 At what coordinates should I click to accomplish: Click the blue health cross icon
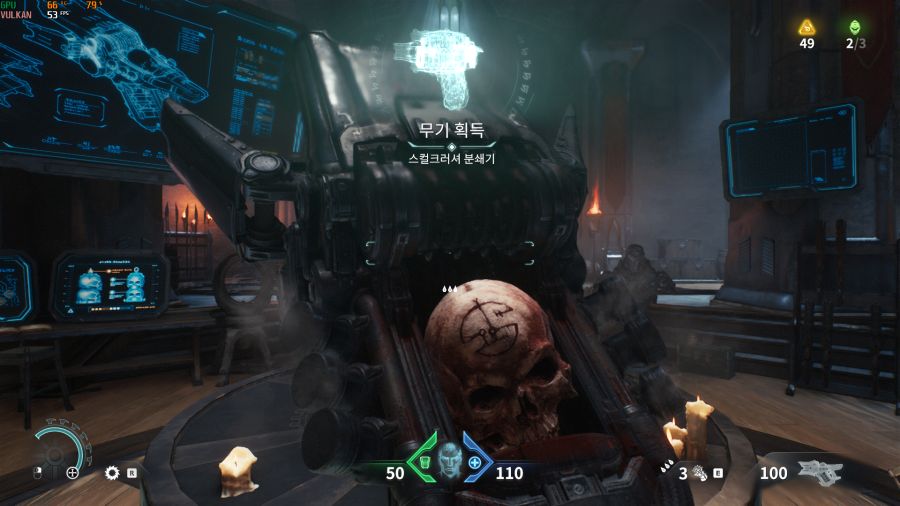click(x=475, y=463)
